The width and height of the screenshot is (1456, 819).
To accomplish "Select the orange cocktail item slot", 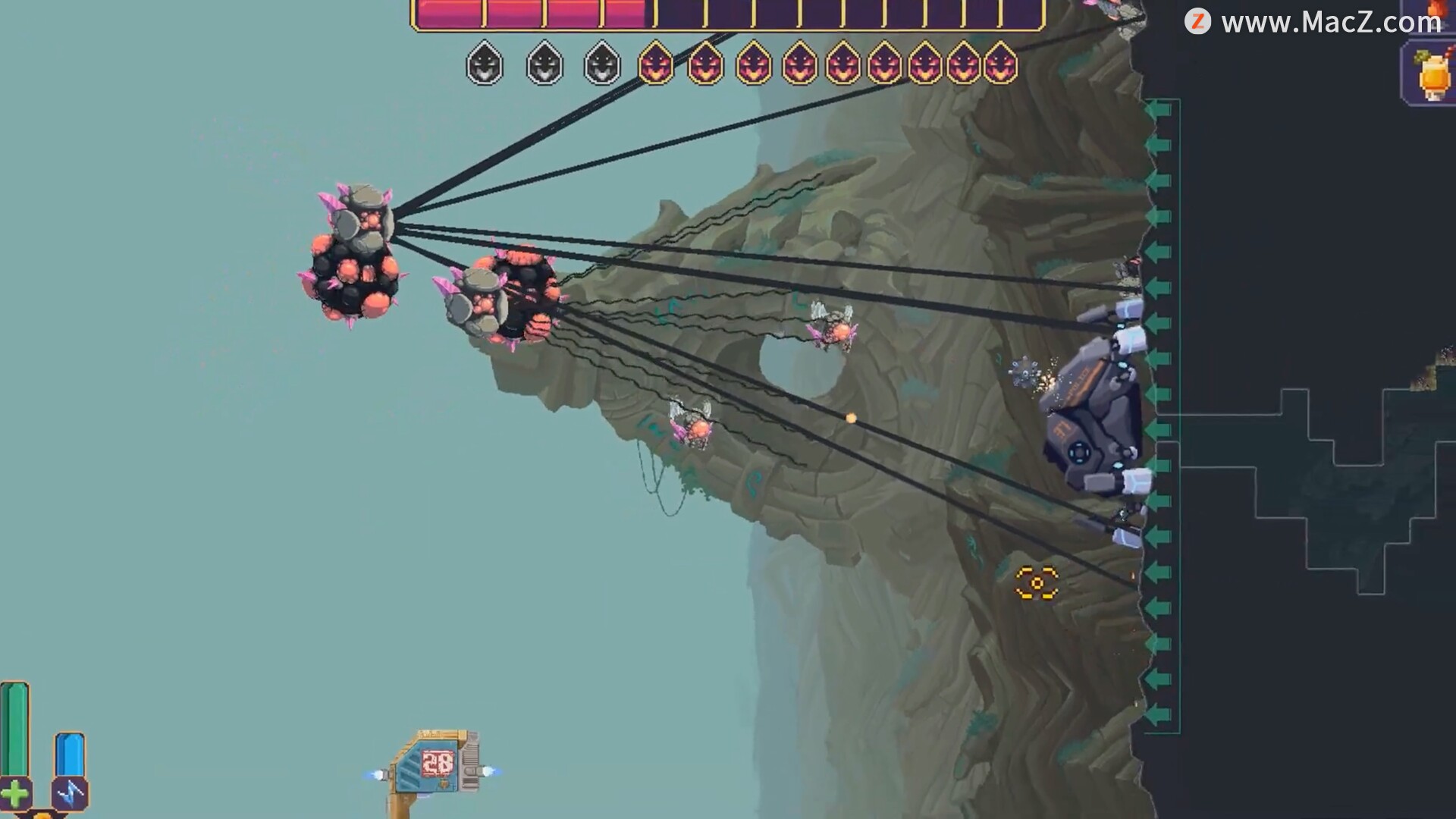I will point(1429,75).
